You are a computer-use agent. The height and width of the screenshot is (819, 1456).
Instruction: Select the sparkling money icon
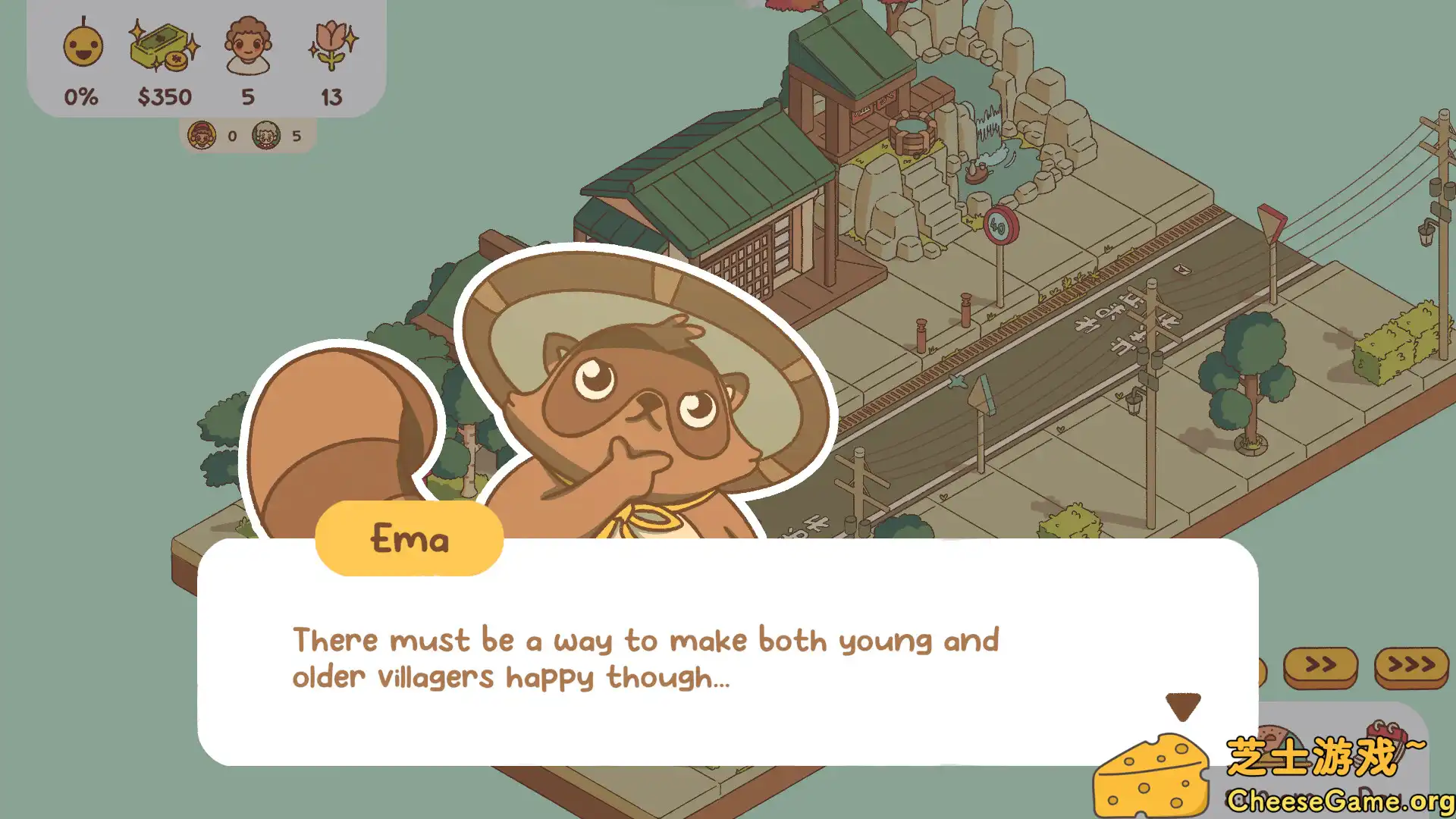click(x=162, y=47)
